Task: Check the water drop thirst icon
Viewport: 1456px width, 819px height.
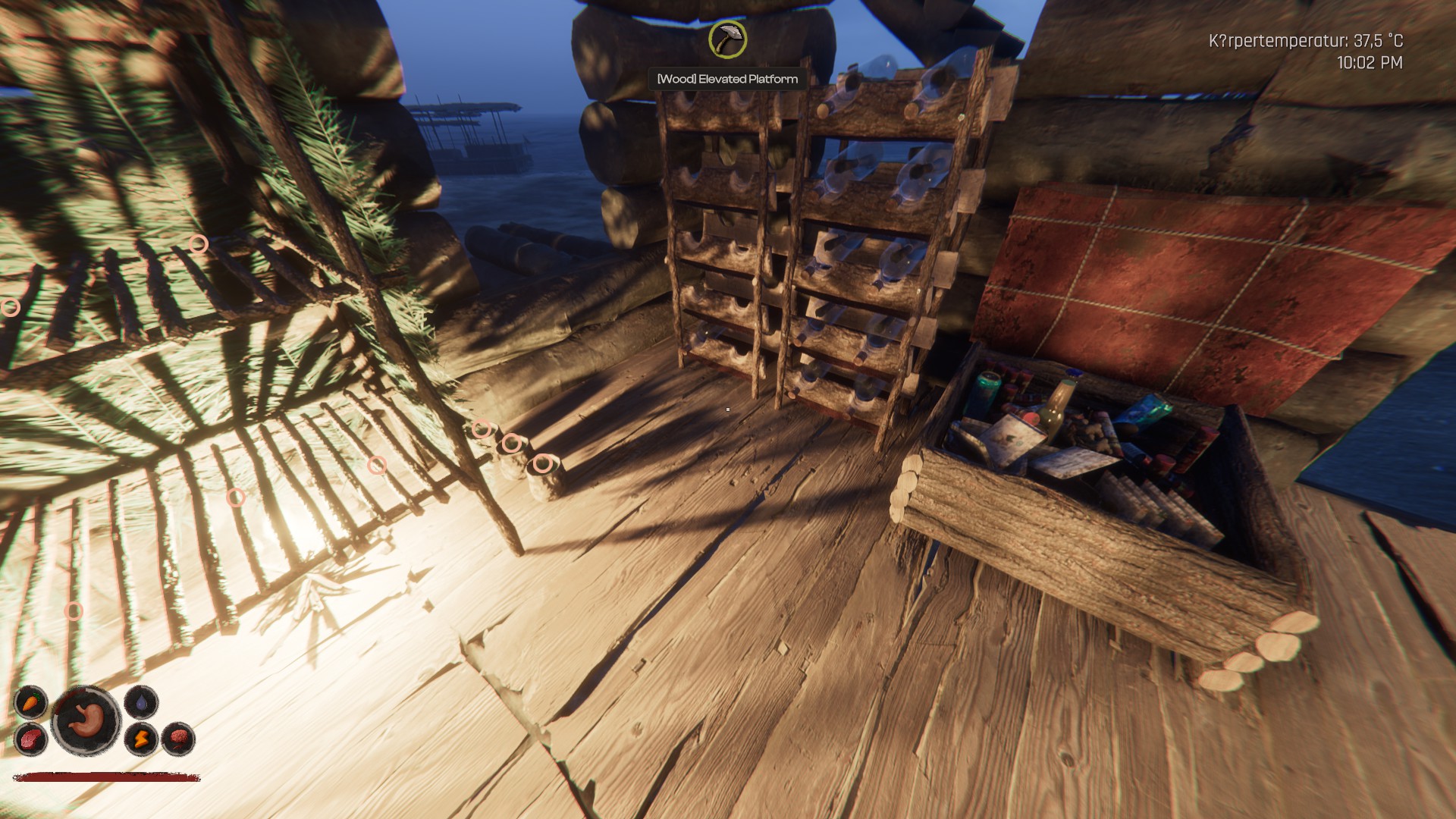Action: point(141,701)
